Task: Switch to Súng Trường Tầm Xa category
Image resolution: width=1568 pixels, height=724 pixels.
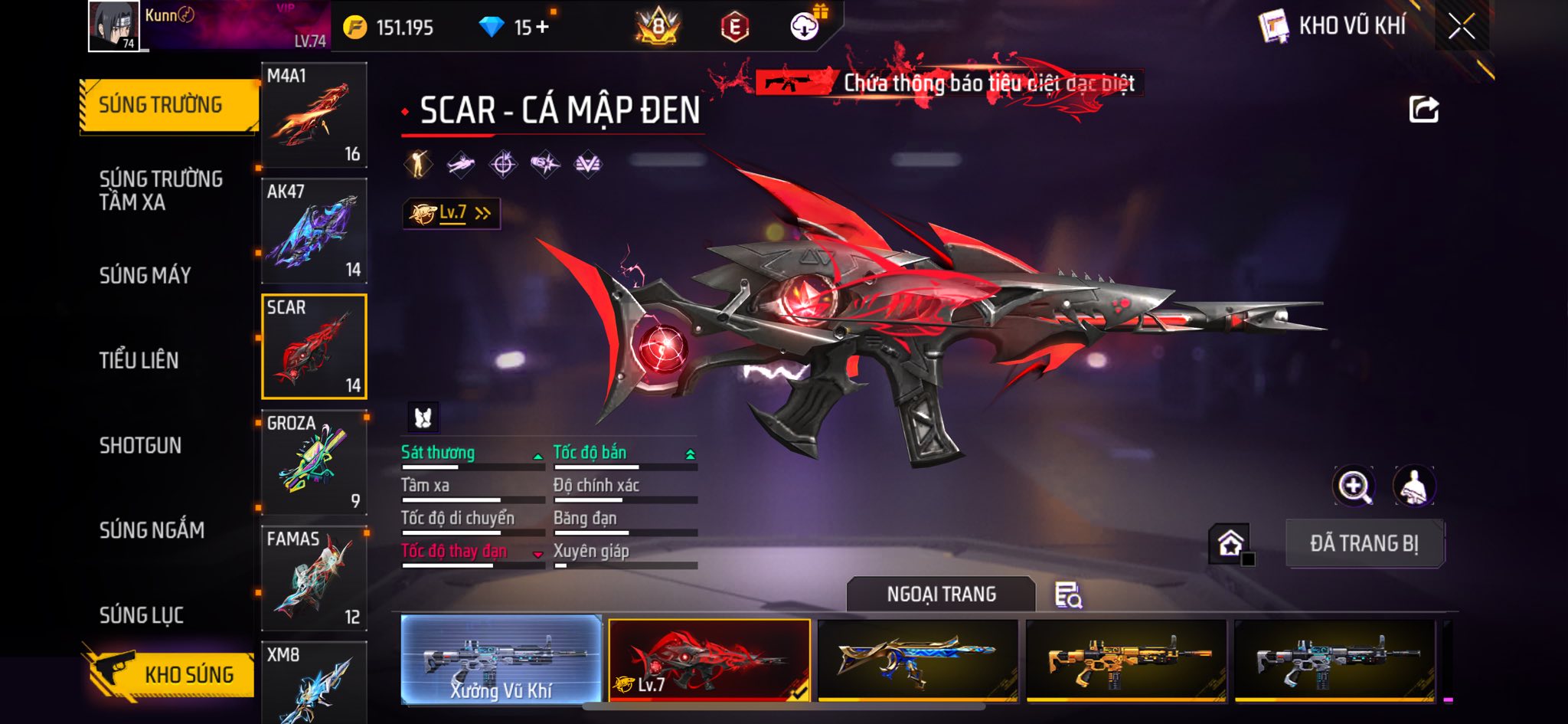Action: (x=161, y=190)
